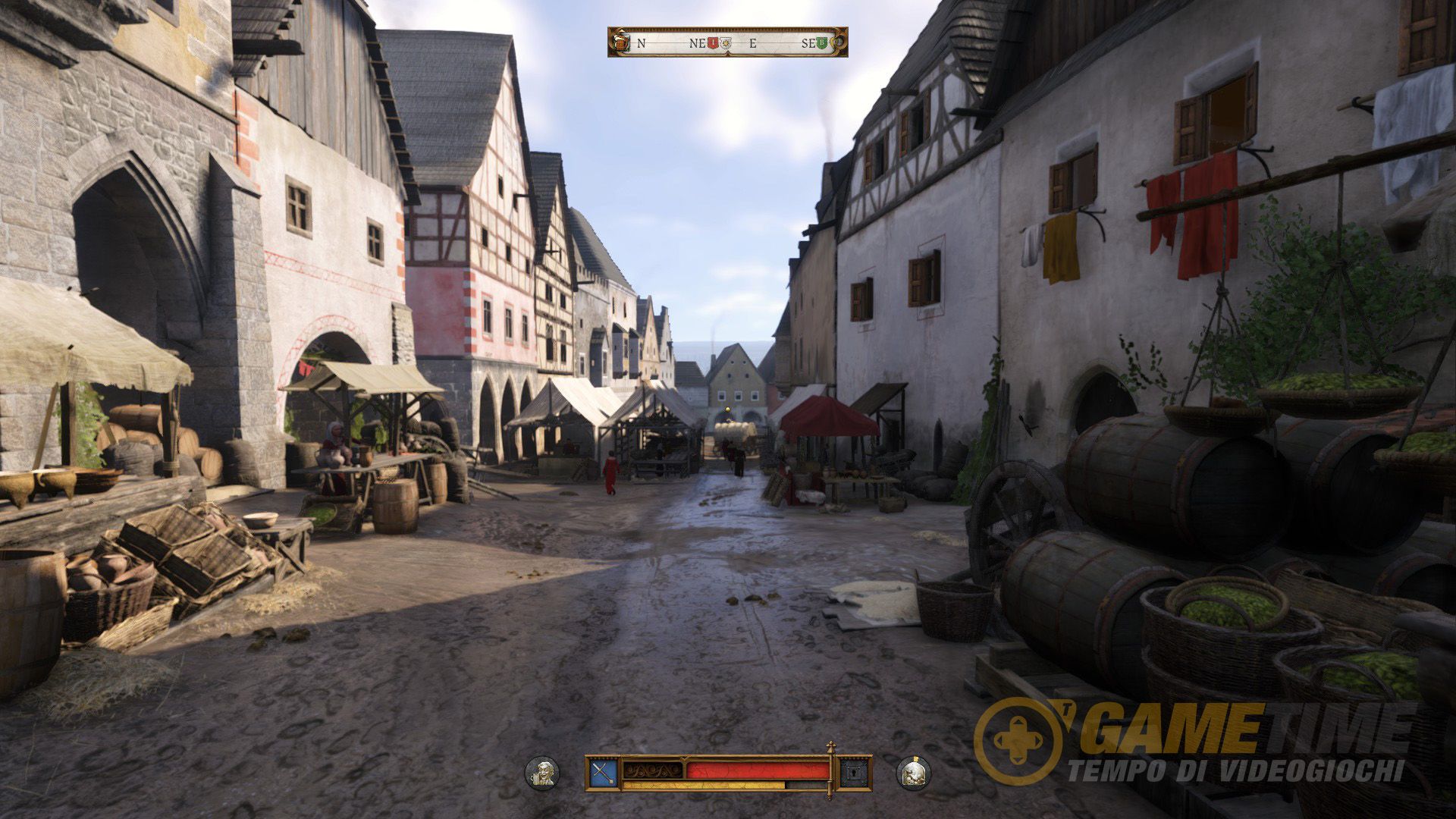Select the green B shield marker on compass
This screenshot has height=819, width=1456.
tap(821, 43)
